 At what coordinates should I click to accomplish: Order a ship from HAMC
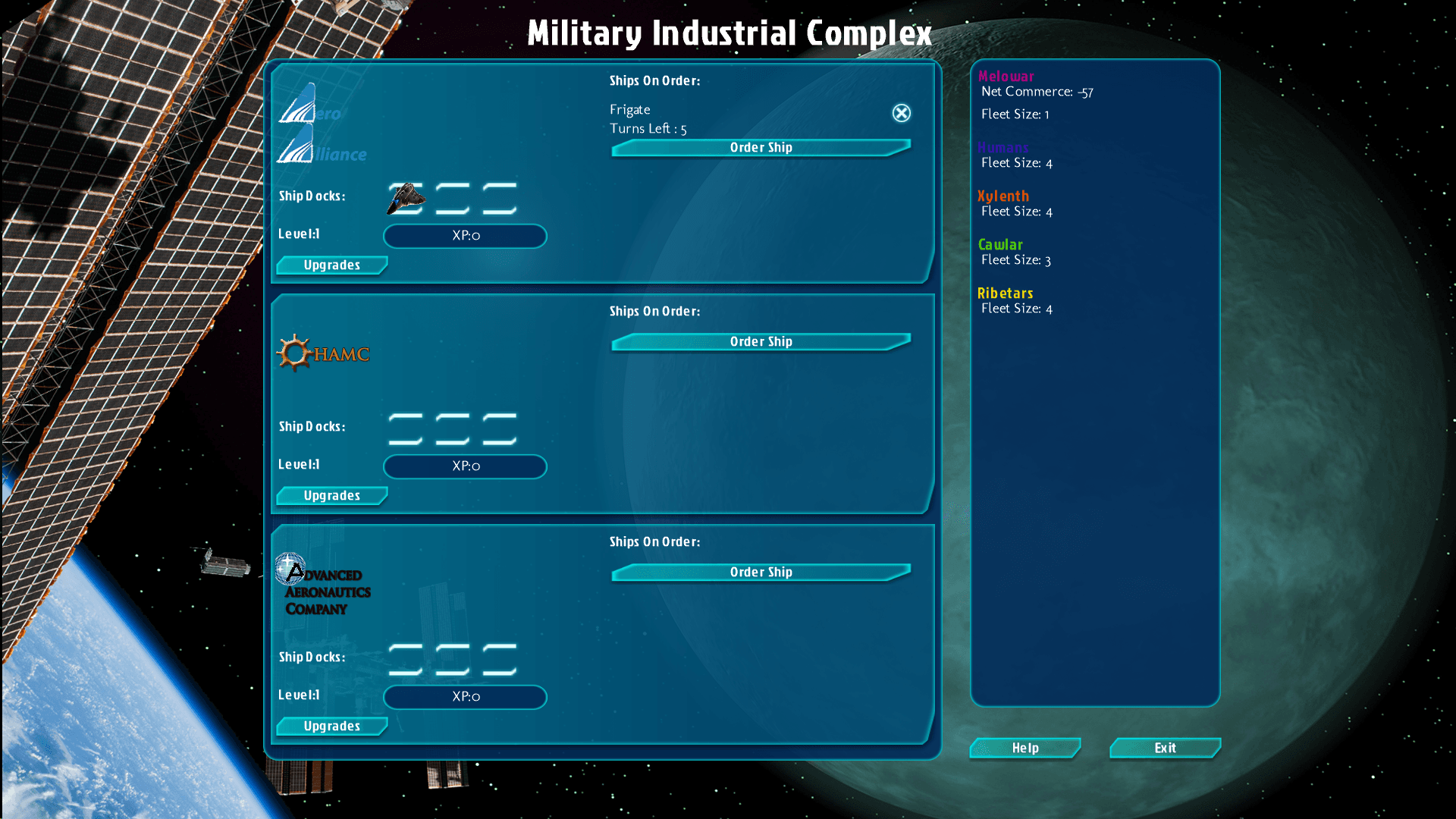761,342
